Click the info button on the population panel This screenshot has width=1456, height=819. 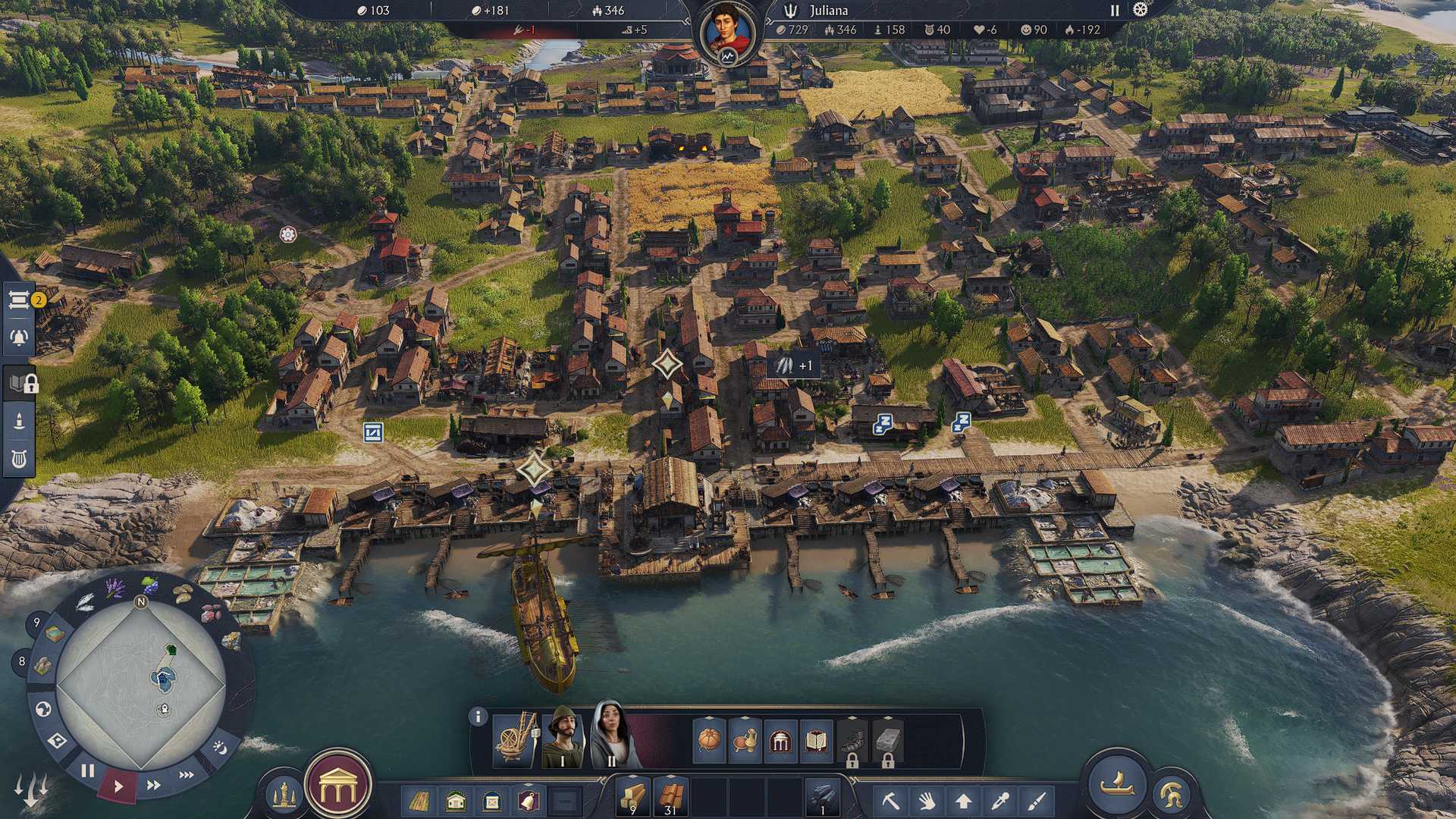pos(477,717)
